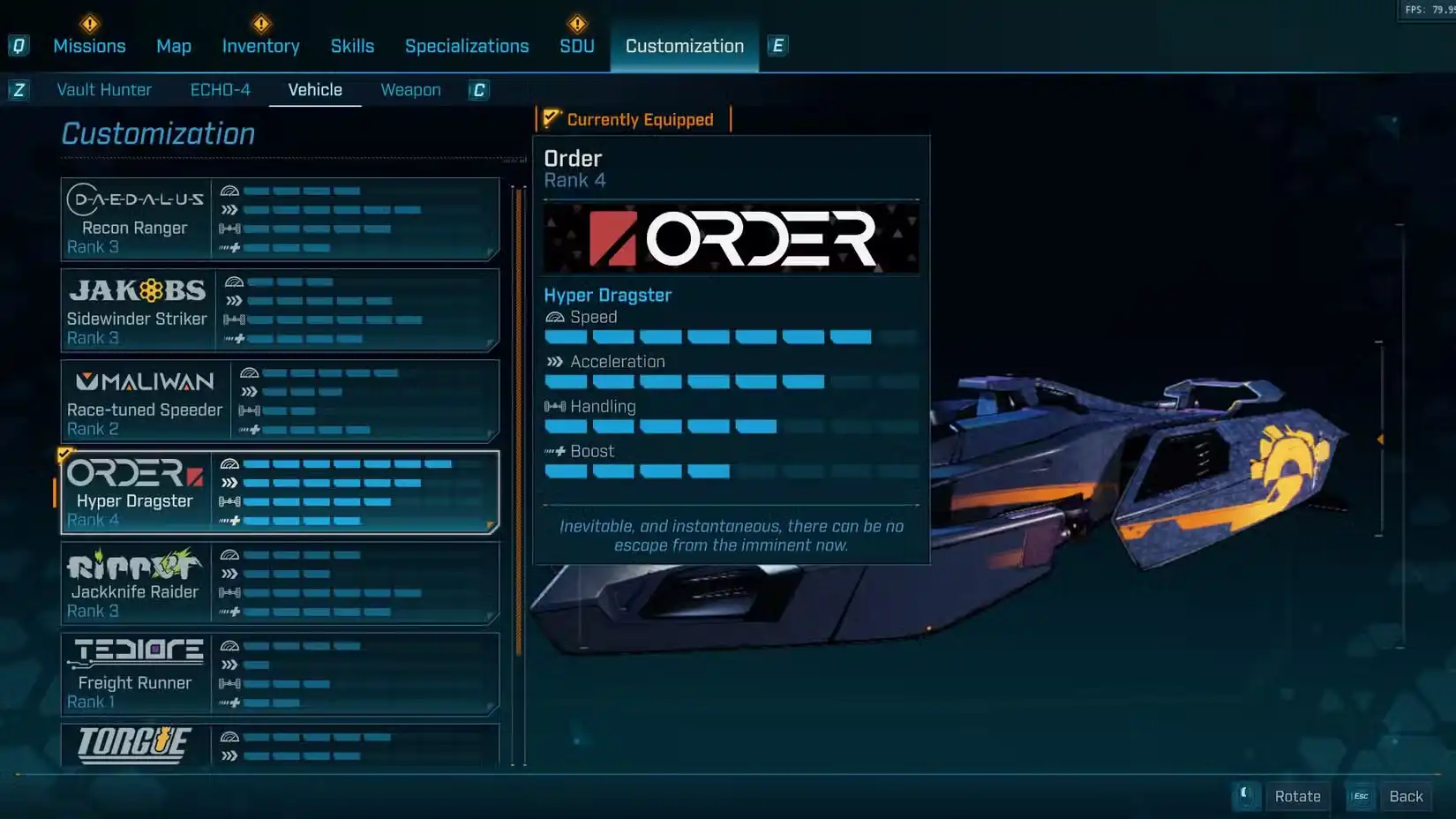Open the Weapon sub-tab
1456x819 pixels.
click(410, 90)
